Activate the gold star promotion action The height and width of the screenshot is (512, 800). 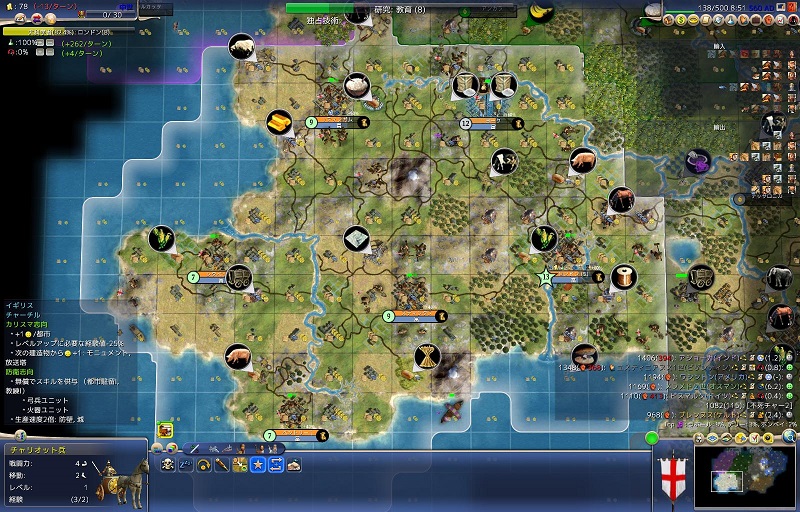coord(257,465)
